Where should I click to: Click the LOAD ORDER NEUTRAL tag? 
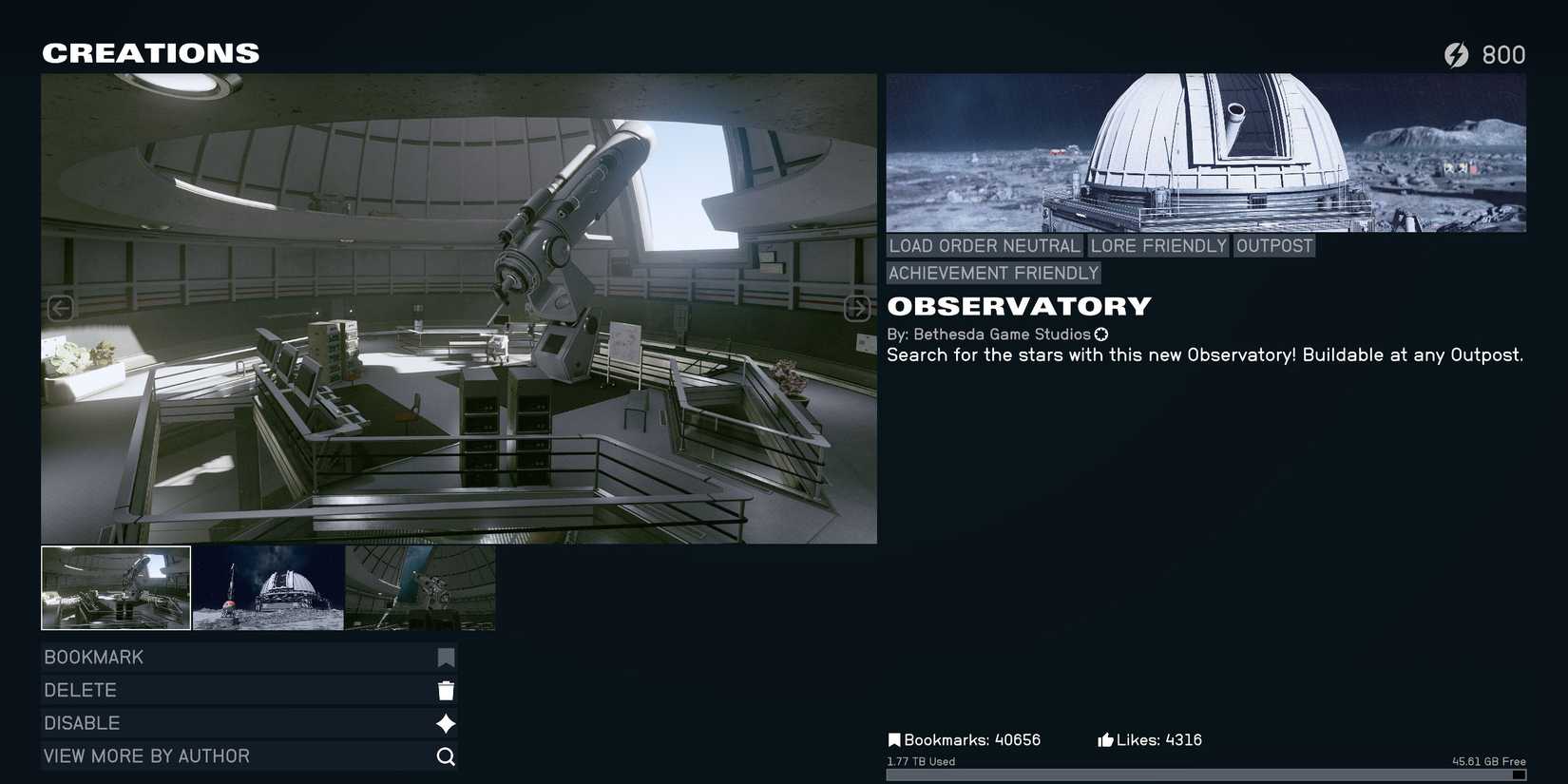984,245
